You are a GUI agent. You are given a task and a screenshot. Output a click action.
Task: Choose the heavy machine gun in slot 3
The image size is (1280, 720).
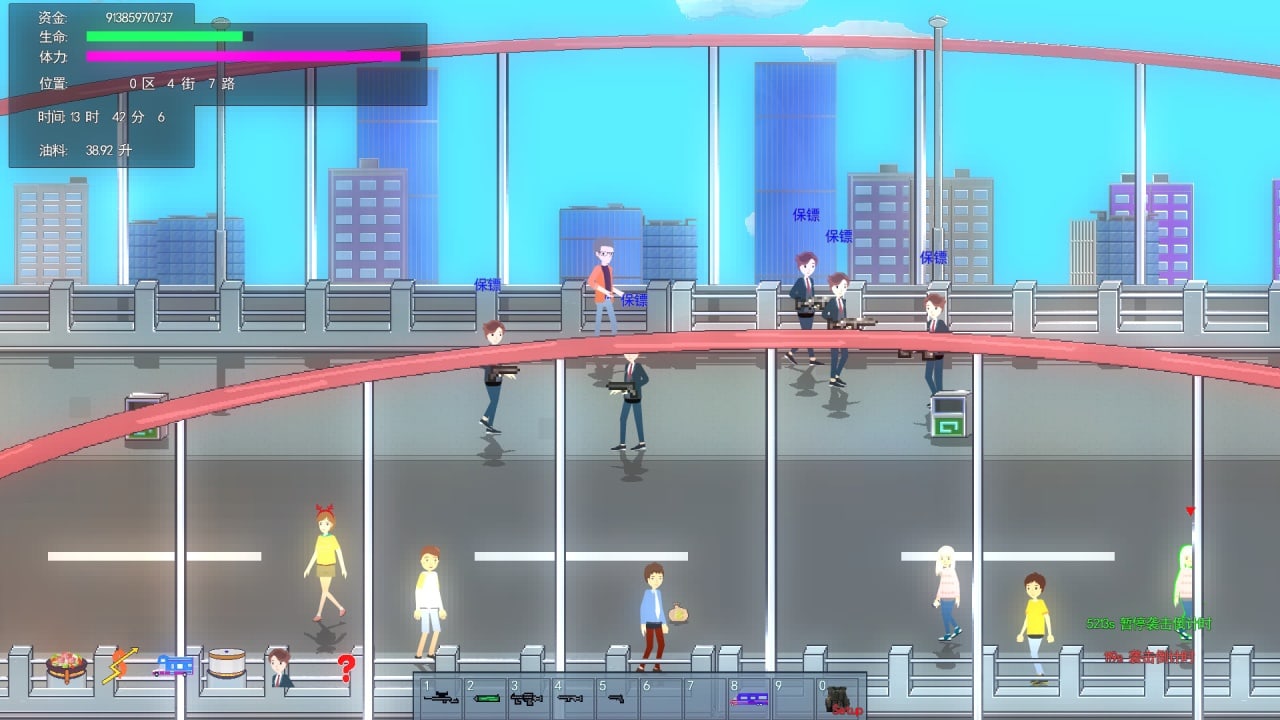(x=526, y=698)
